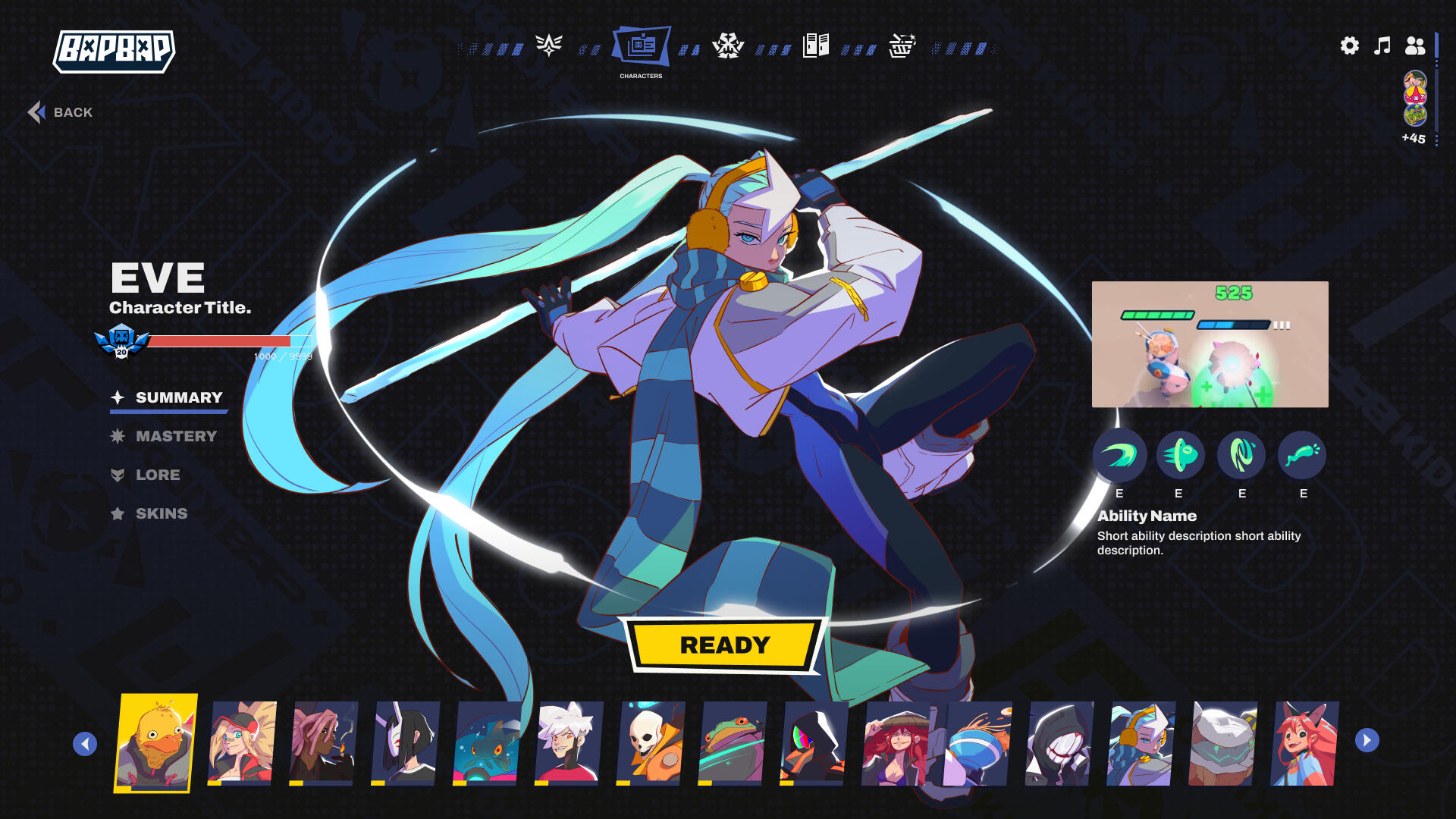This screenshot has width=1456, height=819.
Task: View the swirling vortex ability icon
Action: tap(1241, 456)
